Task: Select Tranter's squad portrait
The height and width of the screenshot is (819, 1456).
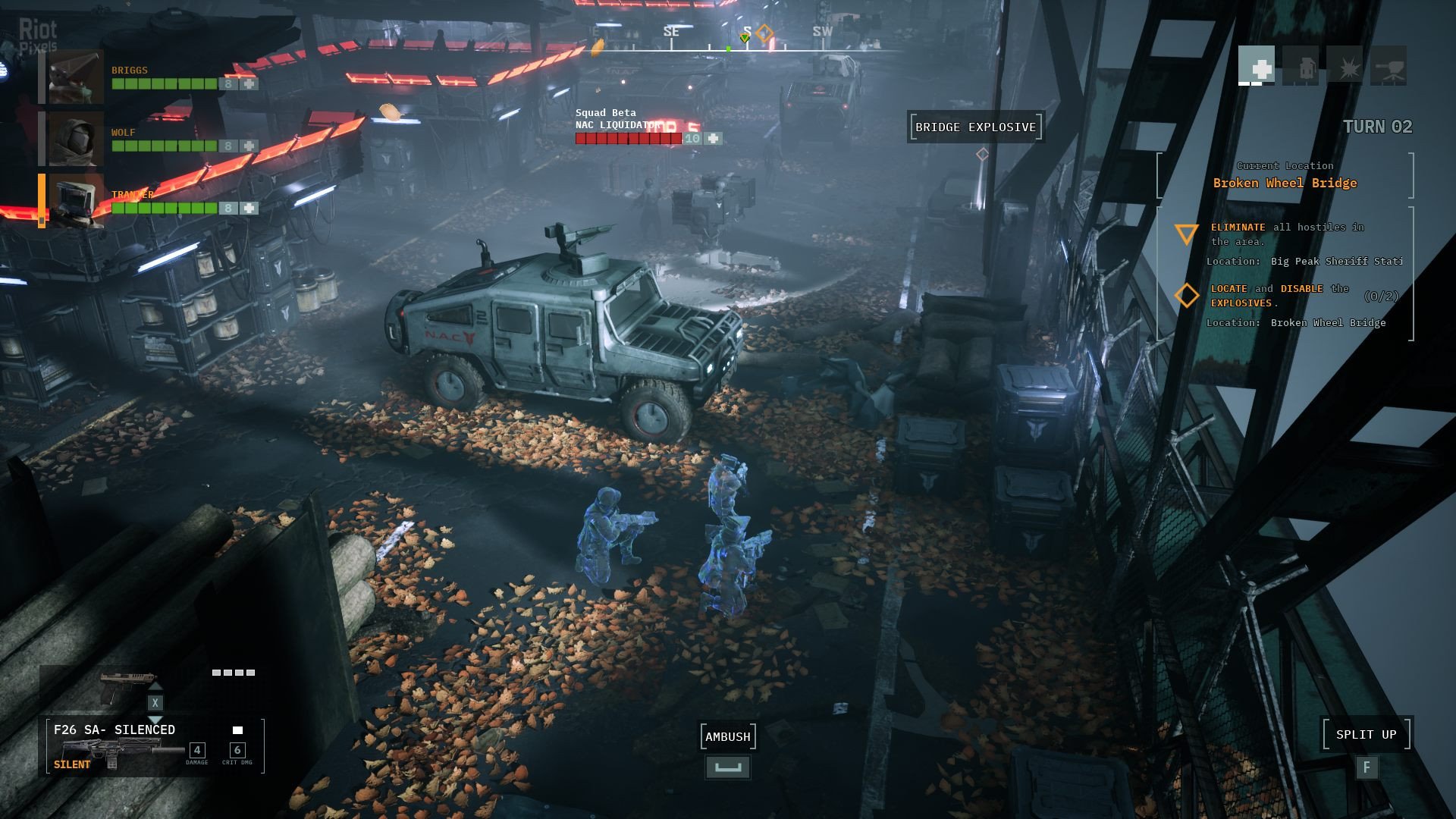Action: [76, 201]
